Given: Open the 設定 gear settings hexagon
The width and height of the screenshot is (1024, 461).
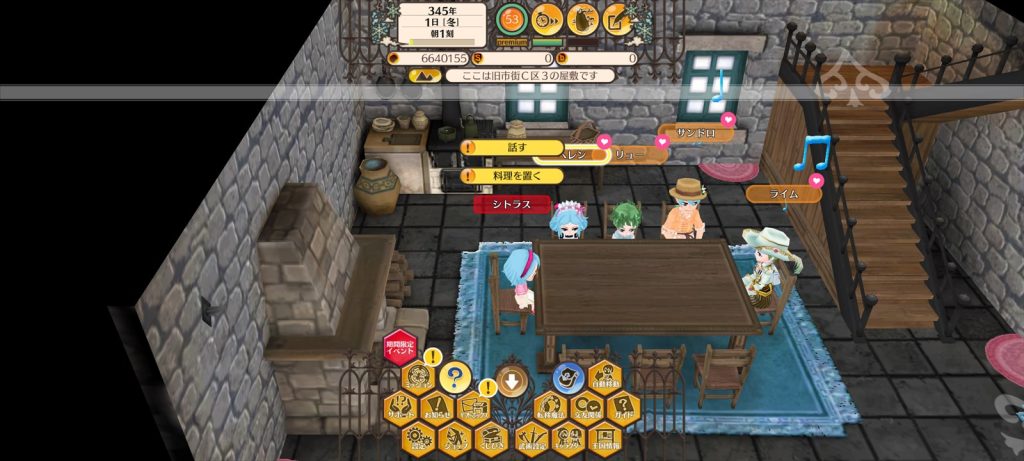Looking at the screenshot, I should [x=418, y=437].
